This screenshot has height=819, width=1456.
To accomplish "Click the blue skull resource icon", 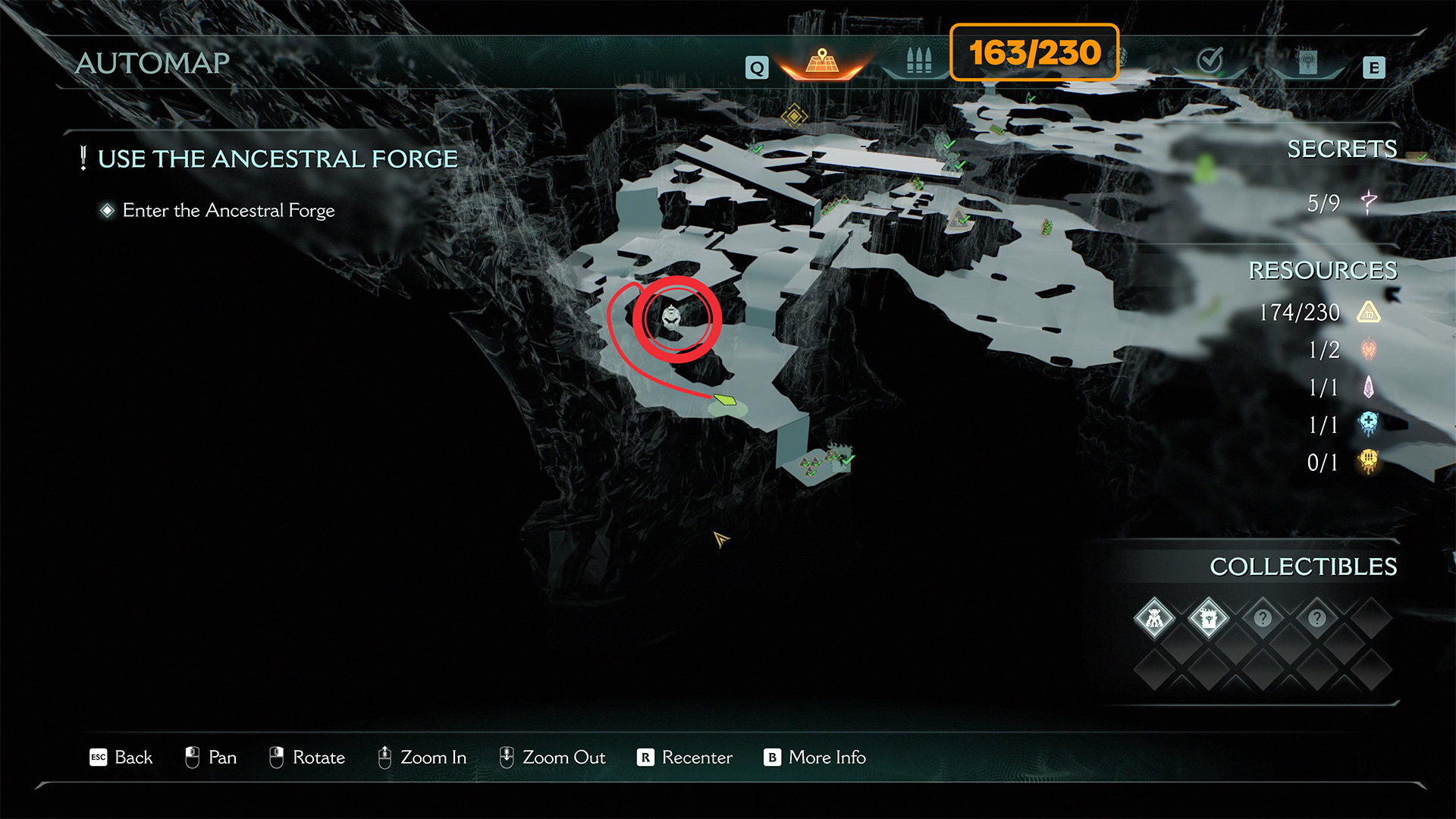I will [1368, 424].
